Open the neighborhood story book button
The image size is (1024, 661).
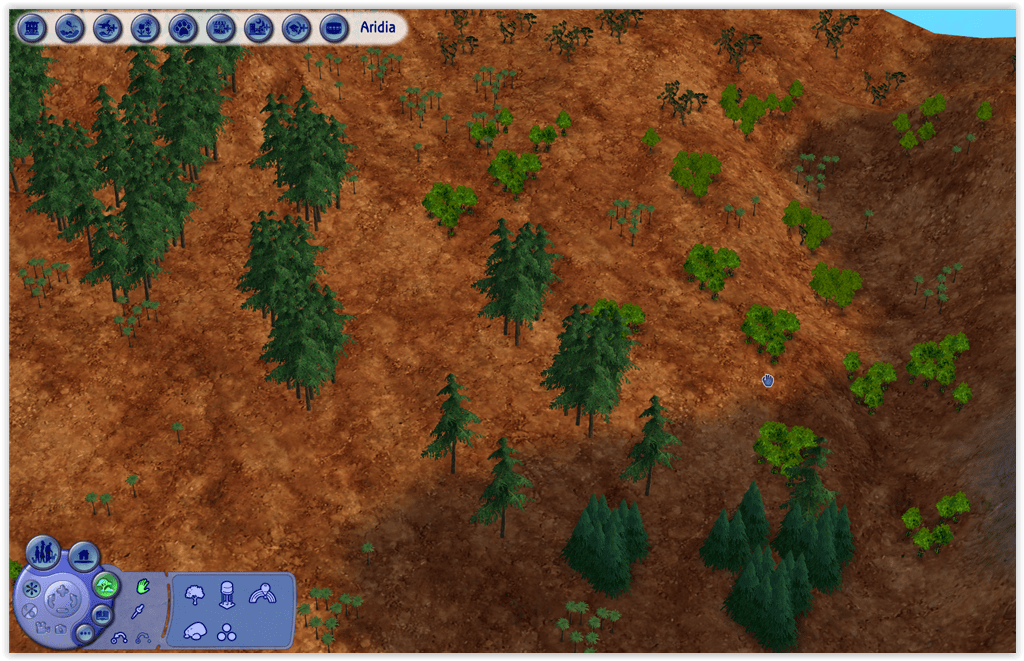pyautogui.click(x=102, y=614)
